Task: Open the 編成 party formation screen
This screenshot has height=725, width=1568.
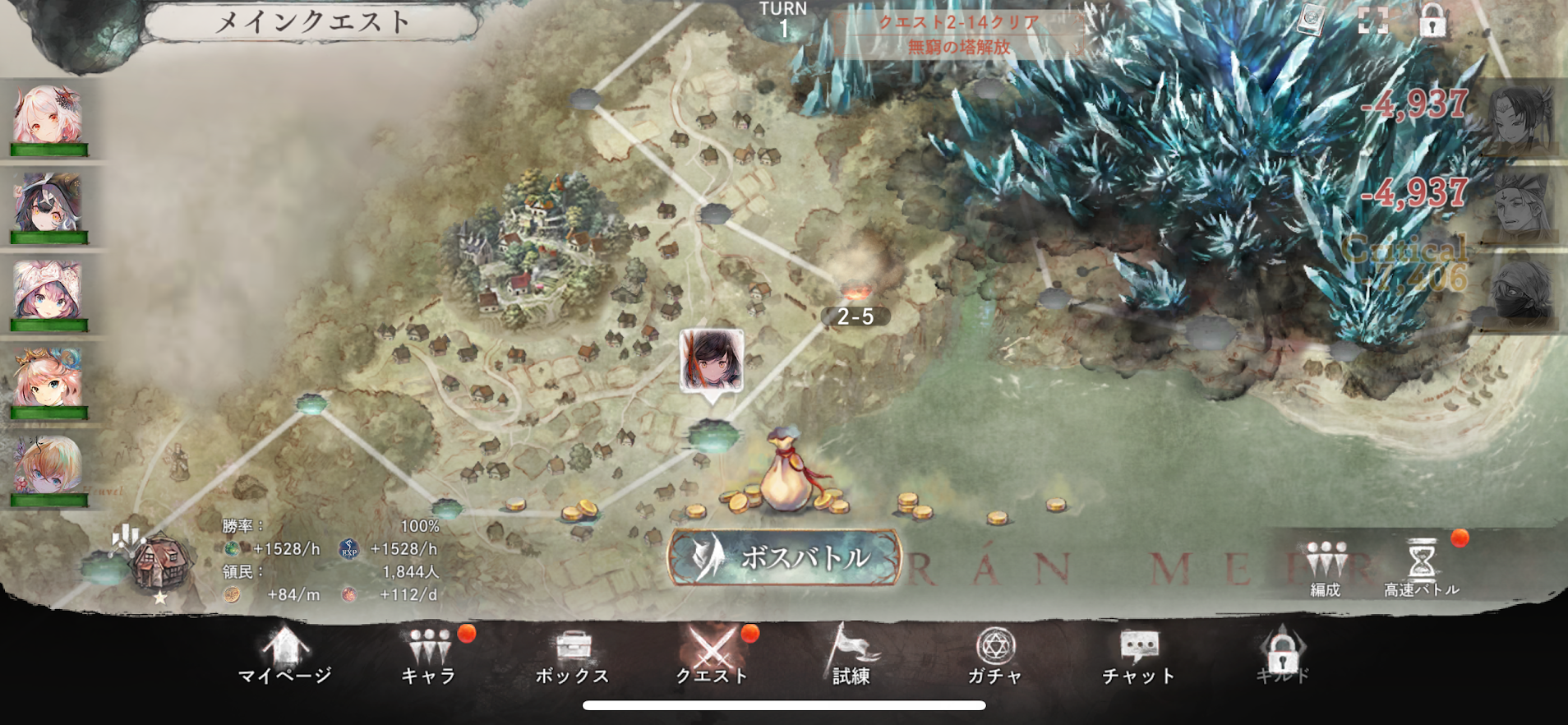Action: pyautogui.click(x=1325, y=567)
